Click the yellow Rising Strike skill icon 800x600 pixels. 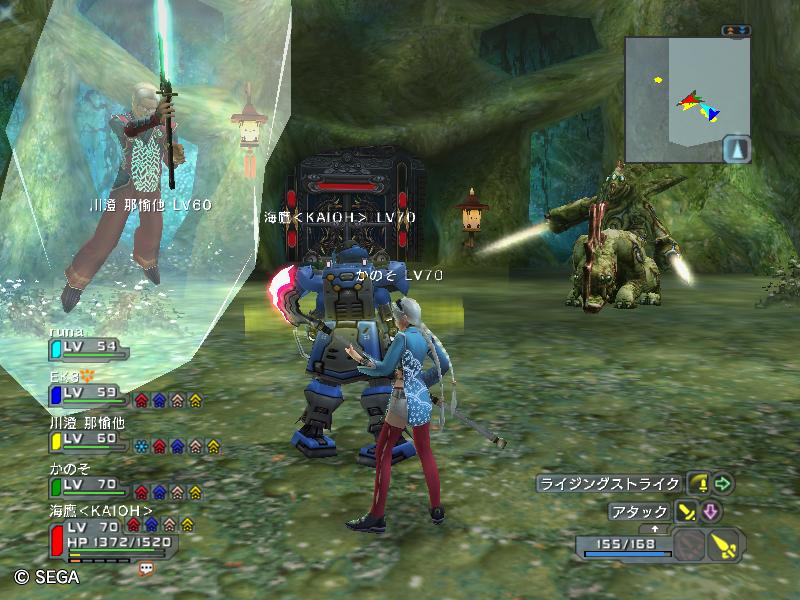(x=699, y=484)
